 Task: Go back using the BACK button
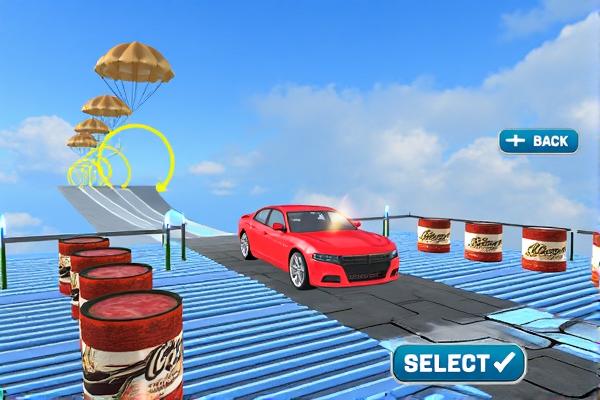click(538, 141)
